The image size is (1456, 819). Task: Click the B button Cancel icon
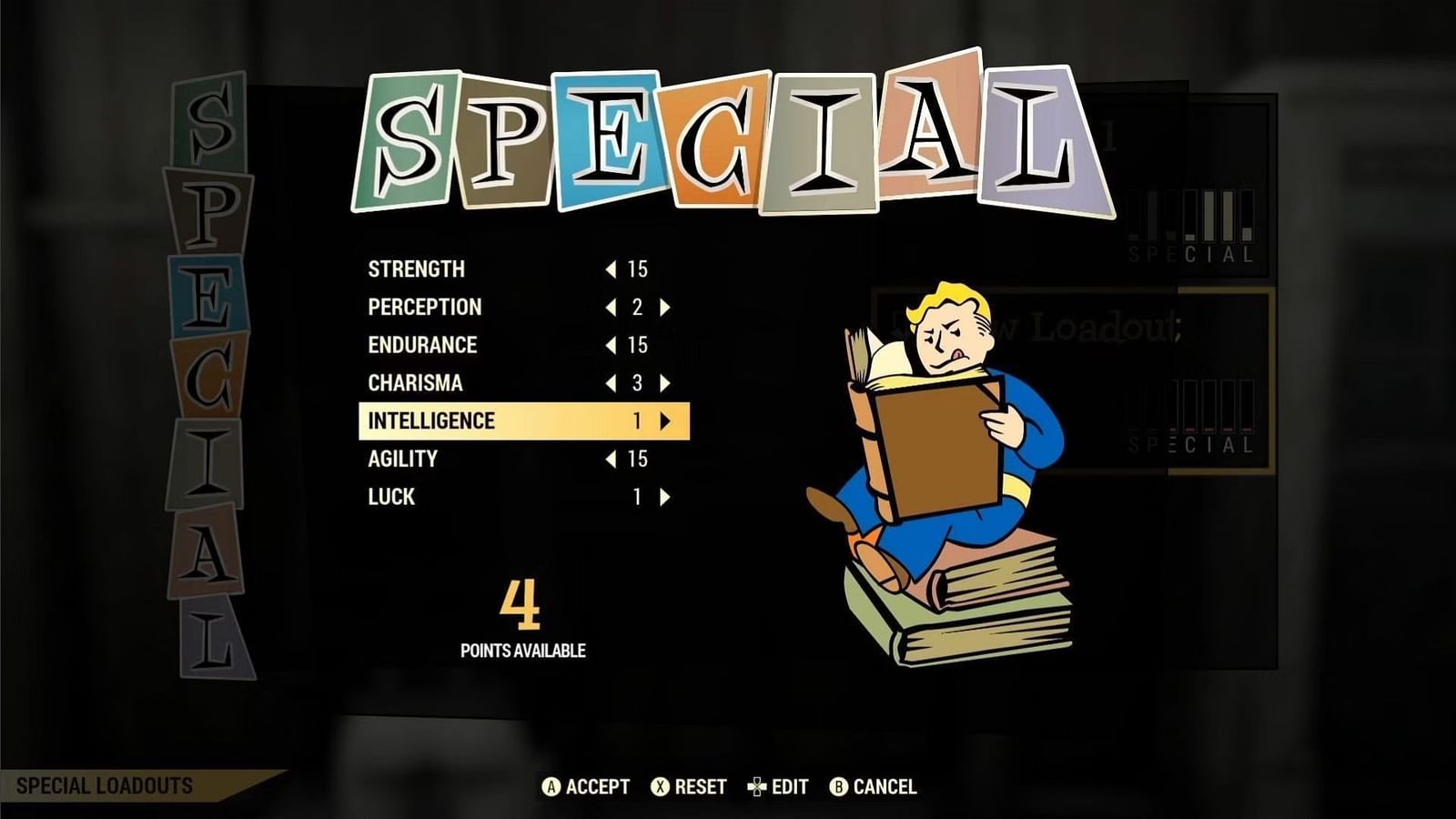pyautogui.click(x=837, y=786)
